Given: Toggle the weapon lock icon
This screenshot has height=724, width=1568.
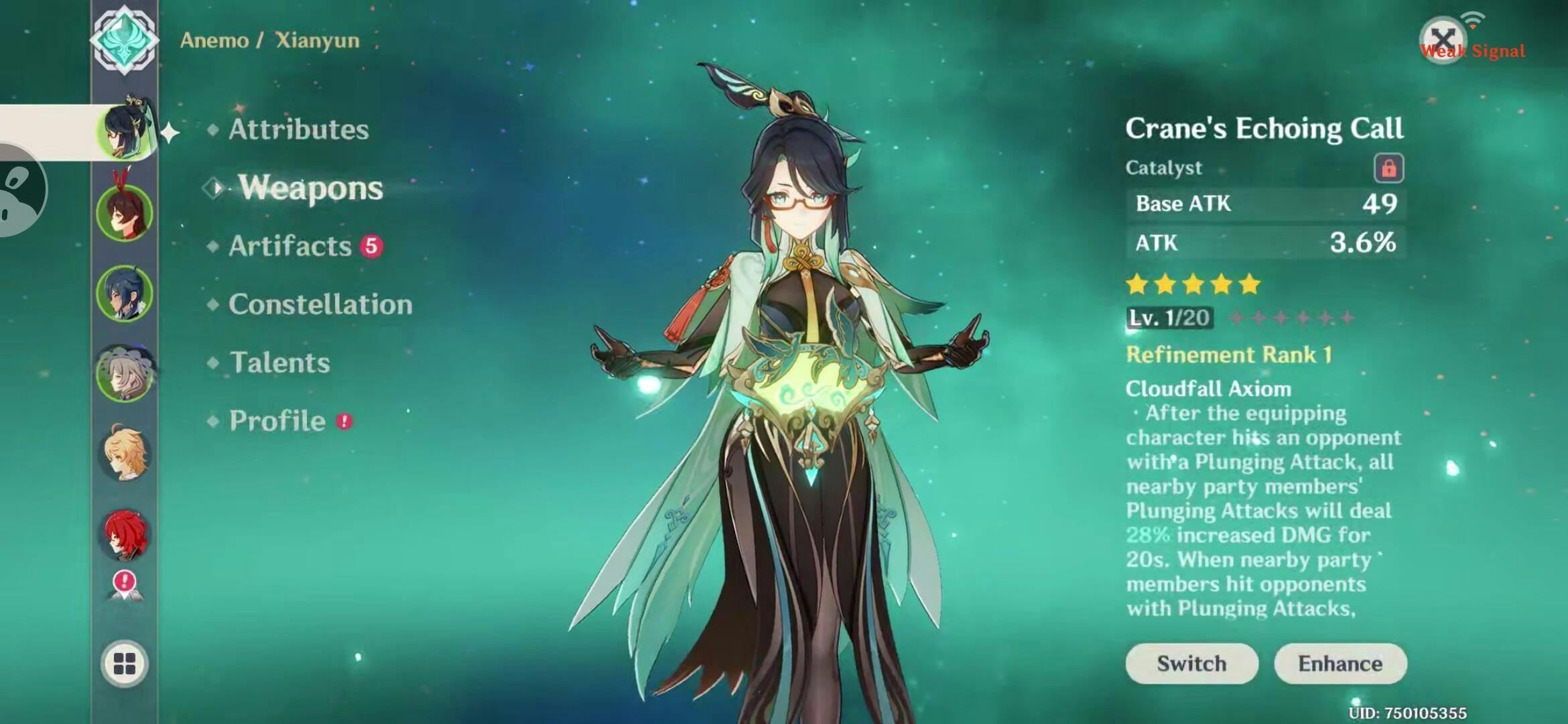Looking at the screenshot, I should (x=1388, y=168).
